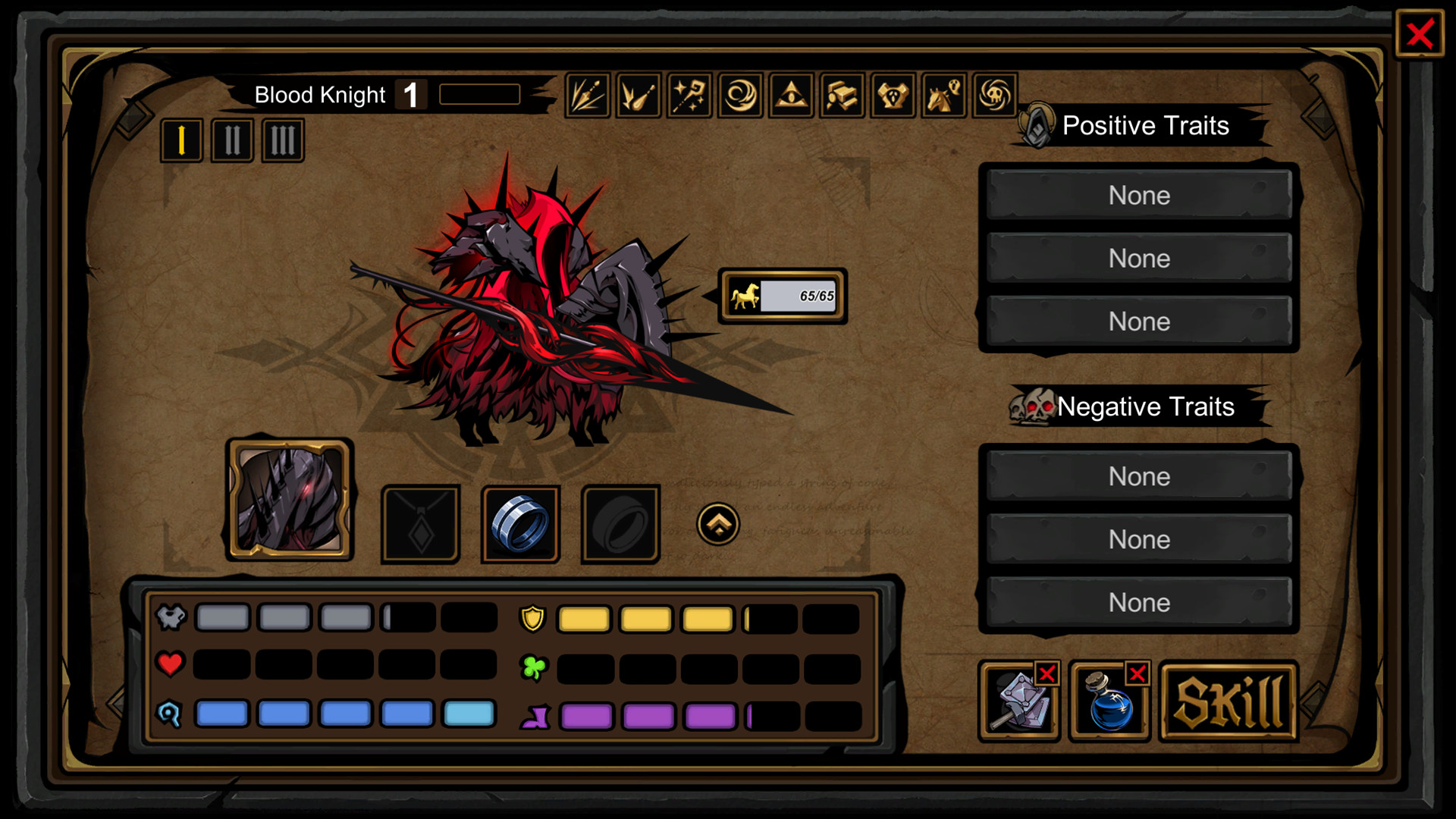Click the all-seeing eye pyramid icon
The width and height of the screenshot is (1456, 819).
pos(790,95)
